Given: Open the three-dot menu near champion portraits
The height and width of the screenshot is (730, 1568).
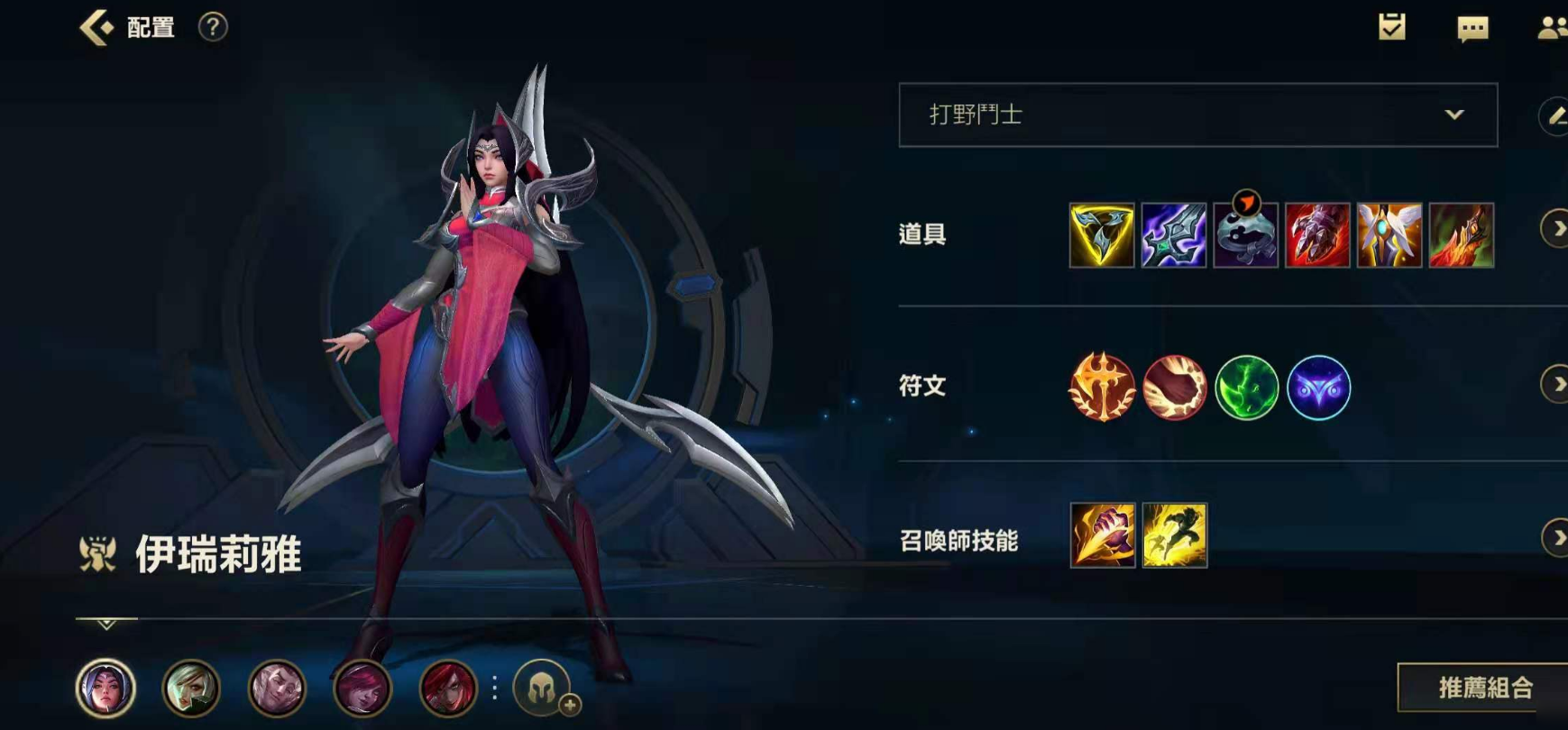Looking at the screenshot, I should tap(493, 689).
